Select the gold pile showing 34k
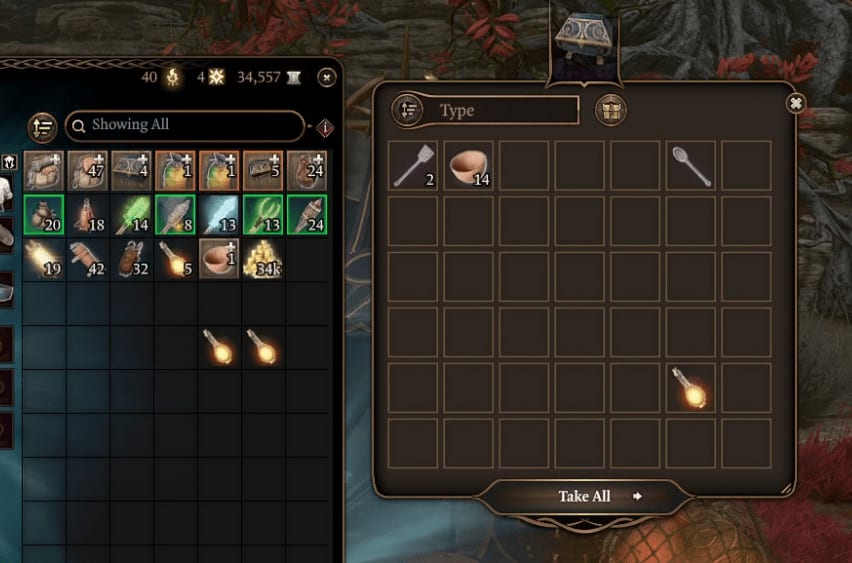This screenshot has height=563, width=852. pyautogui.click(x=263, y=258)
